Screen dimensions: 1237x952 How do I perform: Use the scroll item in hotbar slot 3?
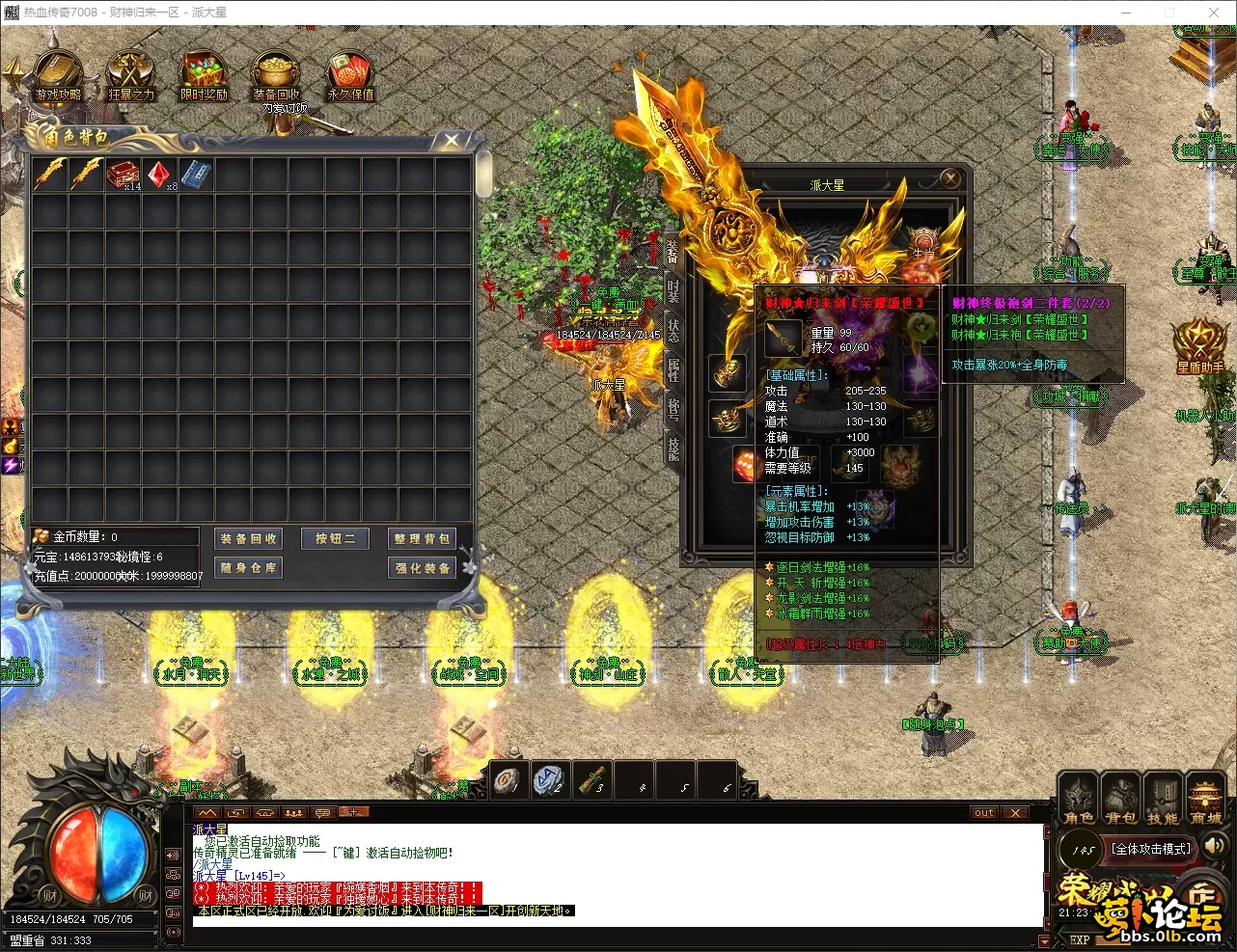[x=592, y=780]
